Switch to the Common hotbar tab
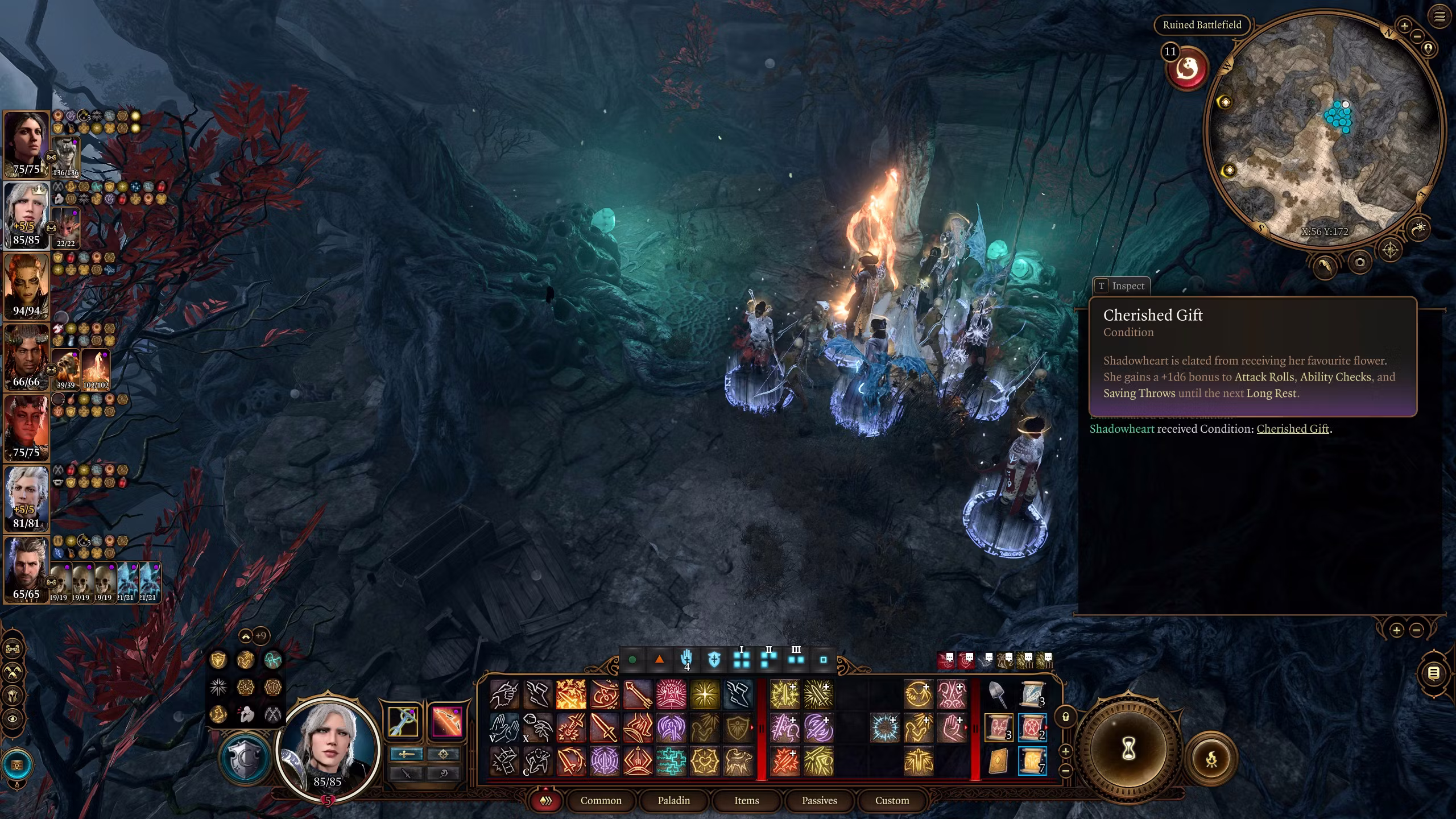 [601, 800]
